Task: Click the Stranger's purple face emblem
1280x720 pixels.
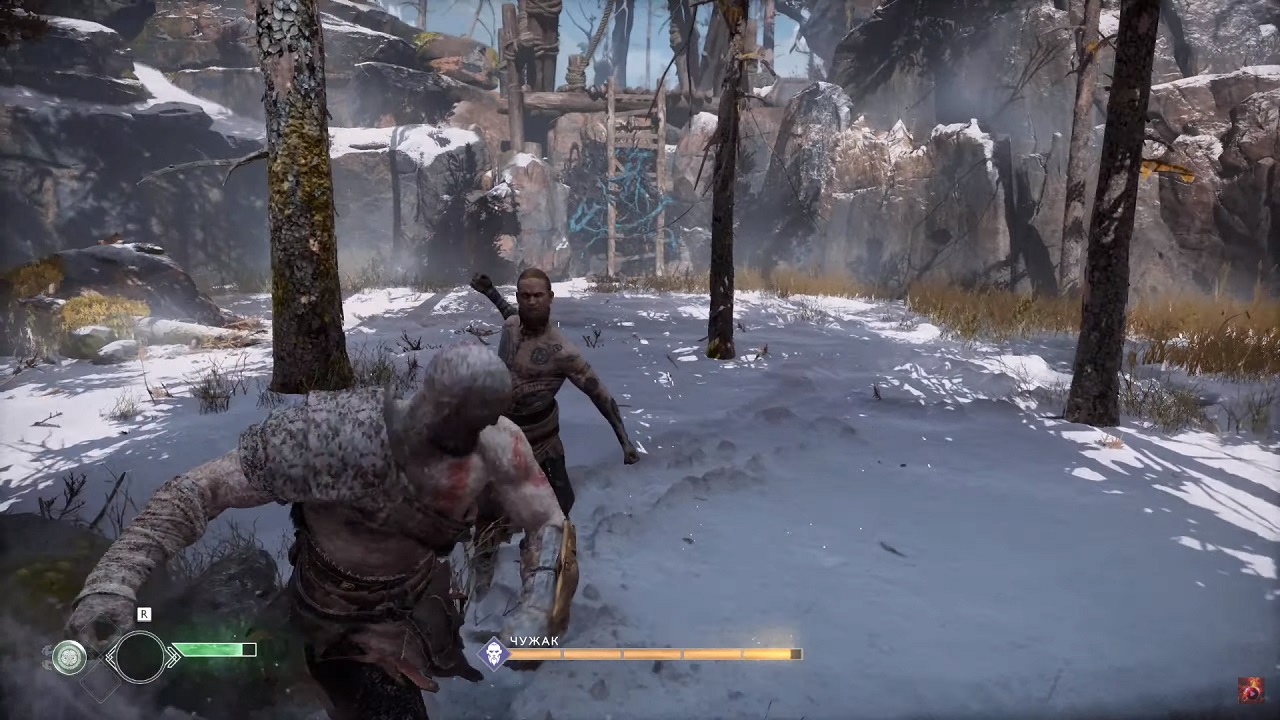Action: coord(494,654)
